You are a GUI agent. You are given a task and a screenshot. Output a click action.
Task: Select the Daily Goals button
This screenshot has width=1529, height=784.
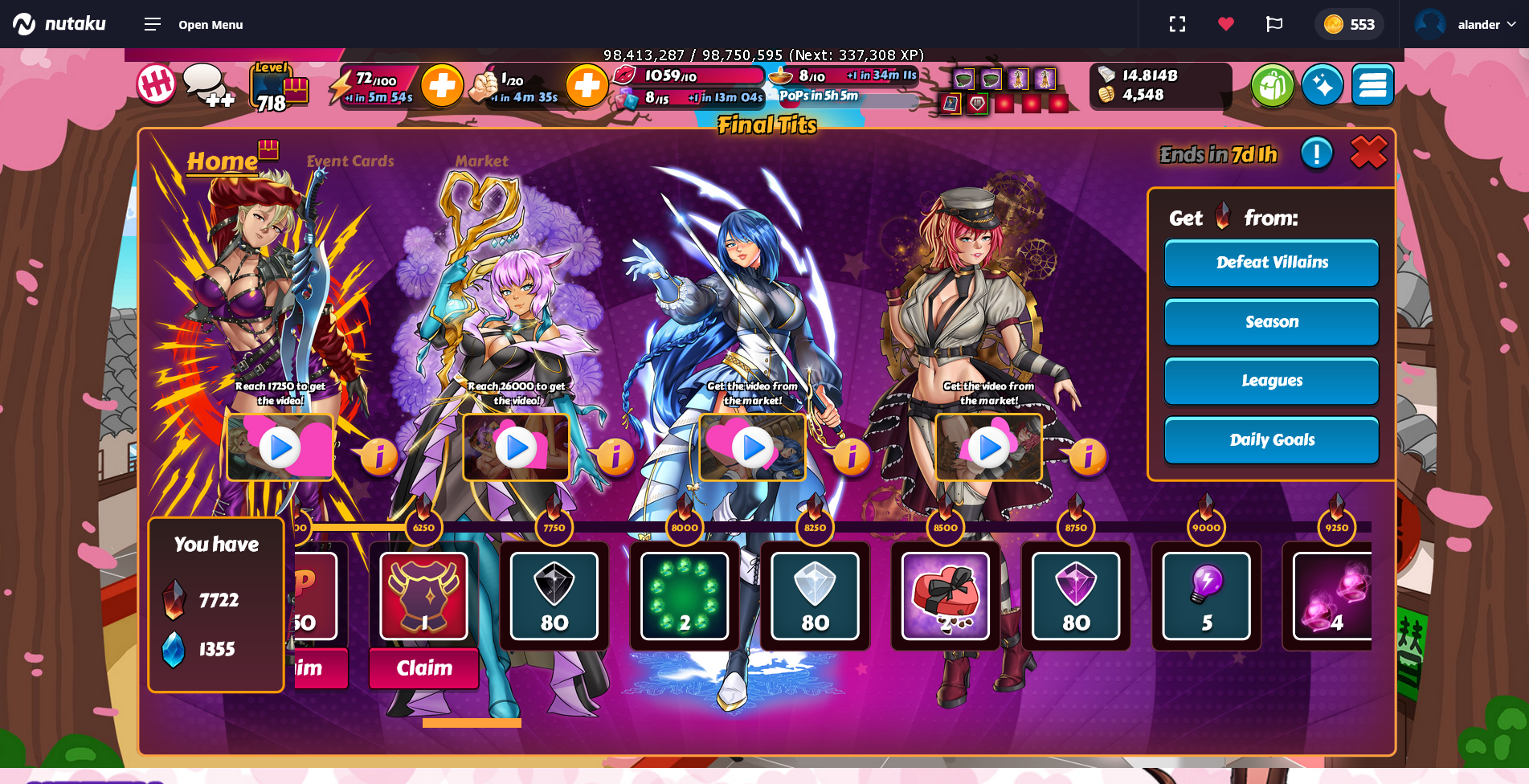coord(1271,440)
